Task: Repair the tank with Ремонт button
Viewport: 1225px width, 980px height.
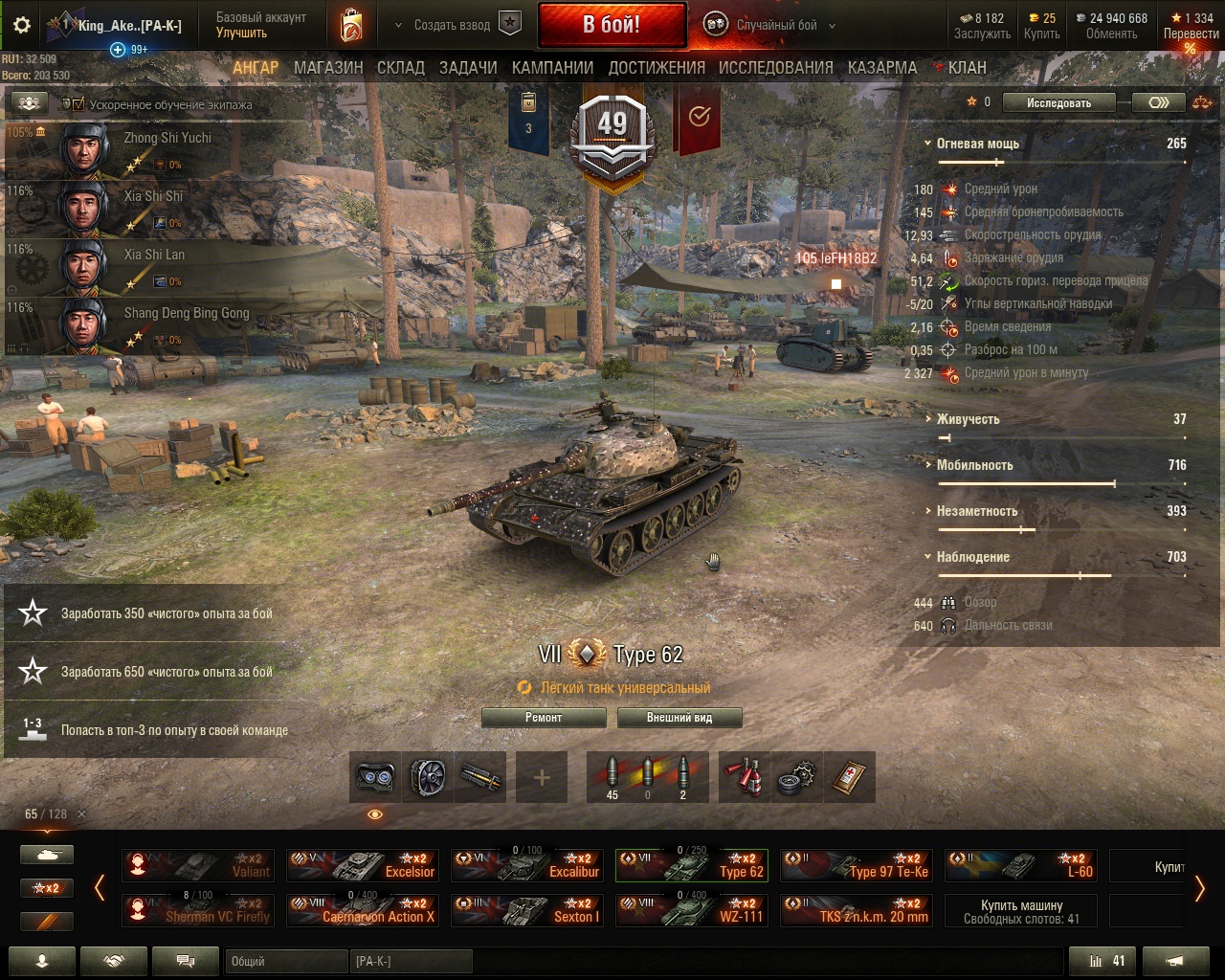Action: pyautogui.click(x=544, y=718)
